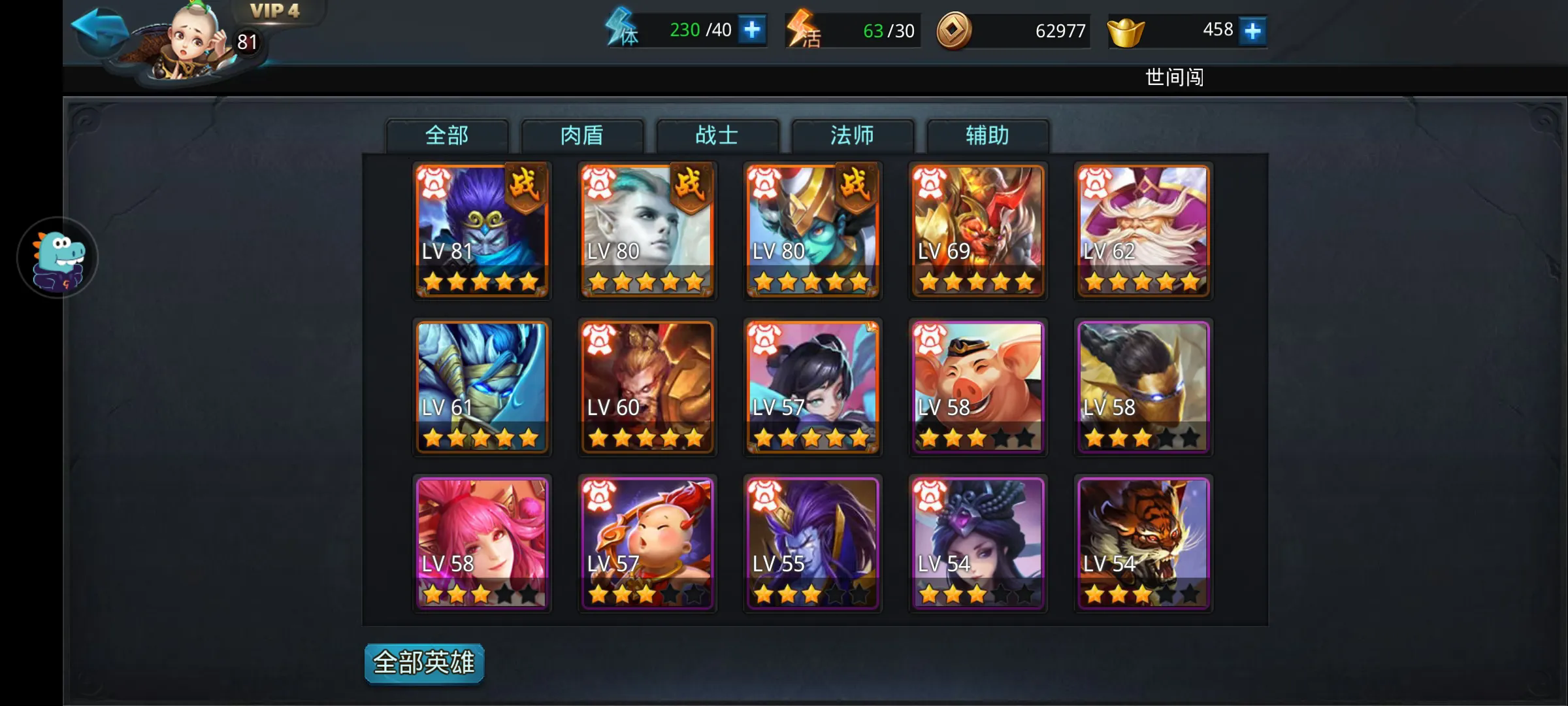Open the LV 60 Monkey King hero
This screenshot has width=1568, height=706.
647,386
